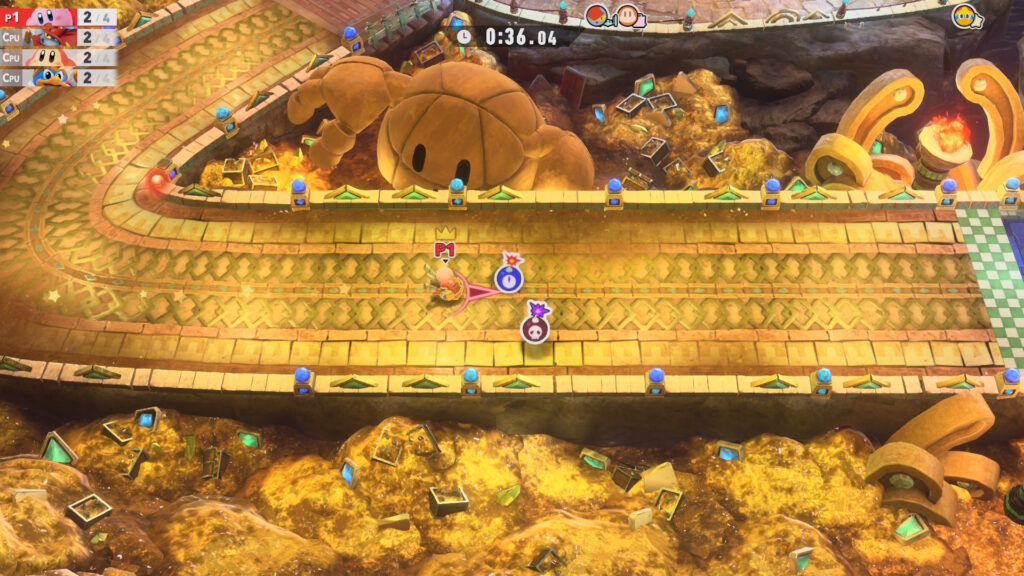The image size is (1024, 576).
Task: Click the red character progress marker
Action: [599, 15]
